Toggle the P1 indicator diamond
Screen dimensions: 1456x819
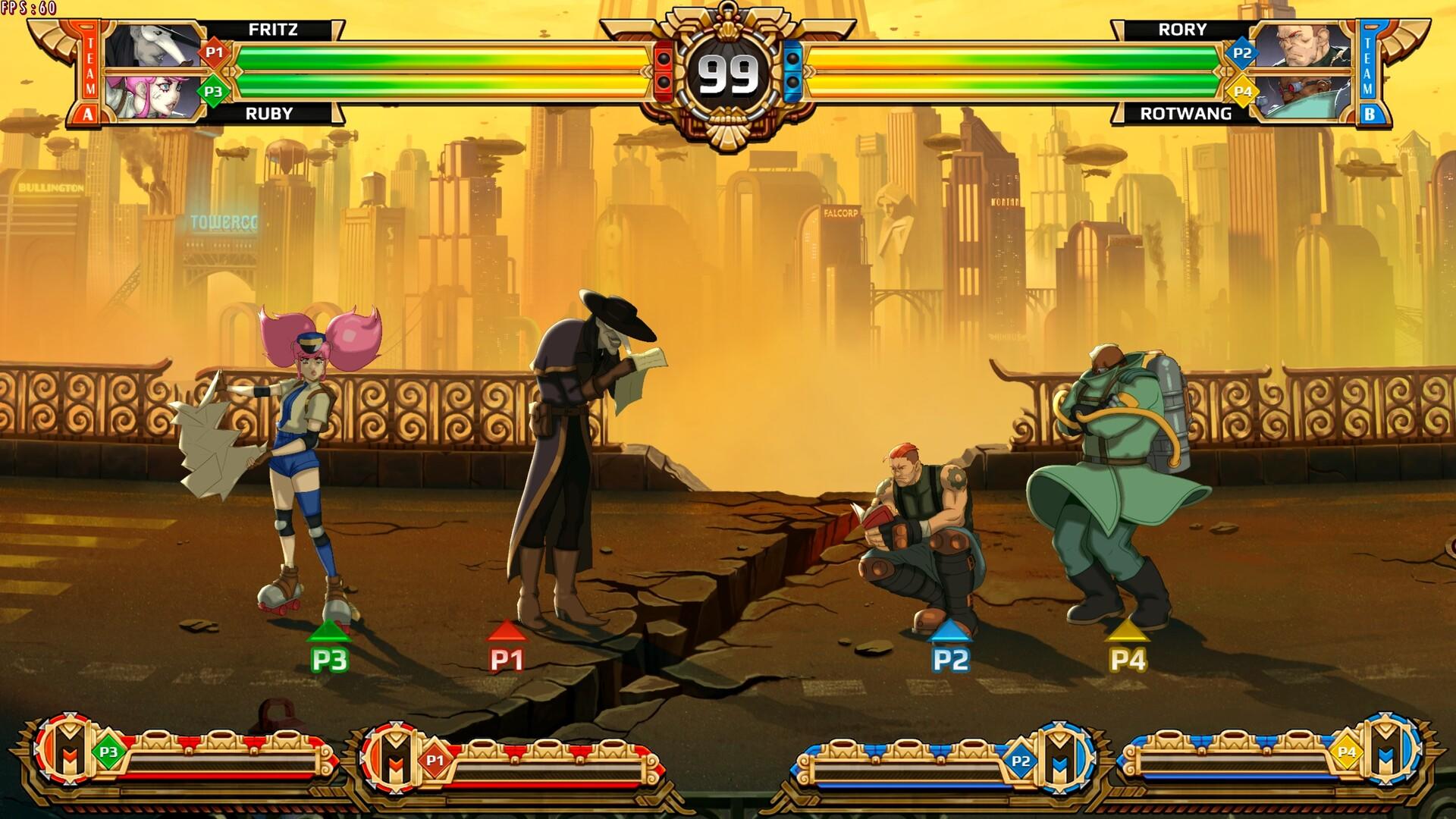point(212,53)
